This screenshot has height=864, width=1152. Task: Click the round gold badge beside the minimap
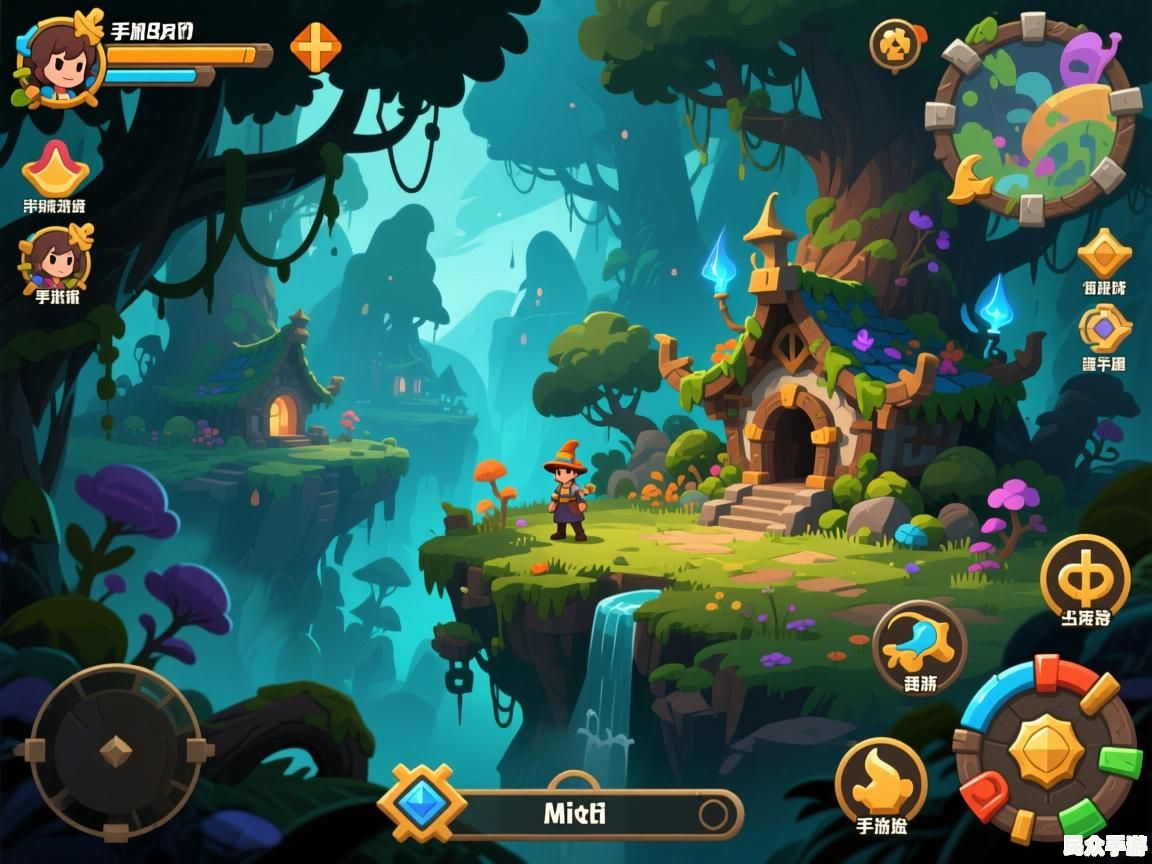coord(894,44)
